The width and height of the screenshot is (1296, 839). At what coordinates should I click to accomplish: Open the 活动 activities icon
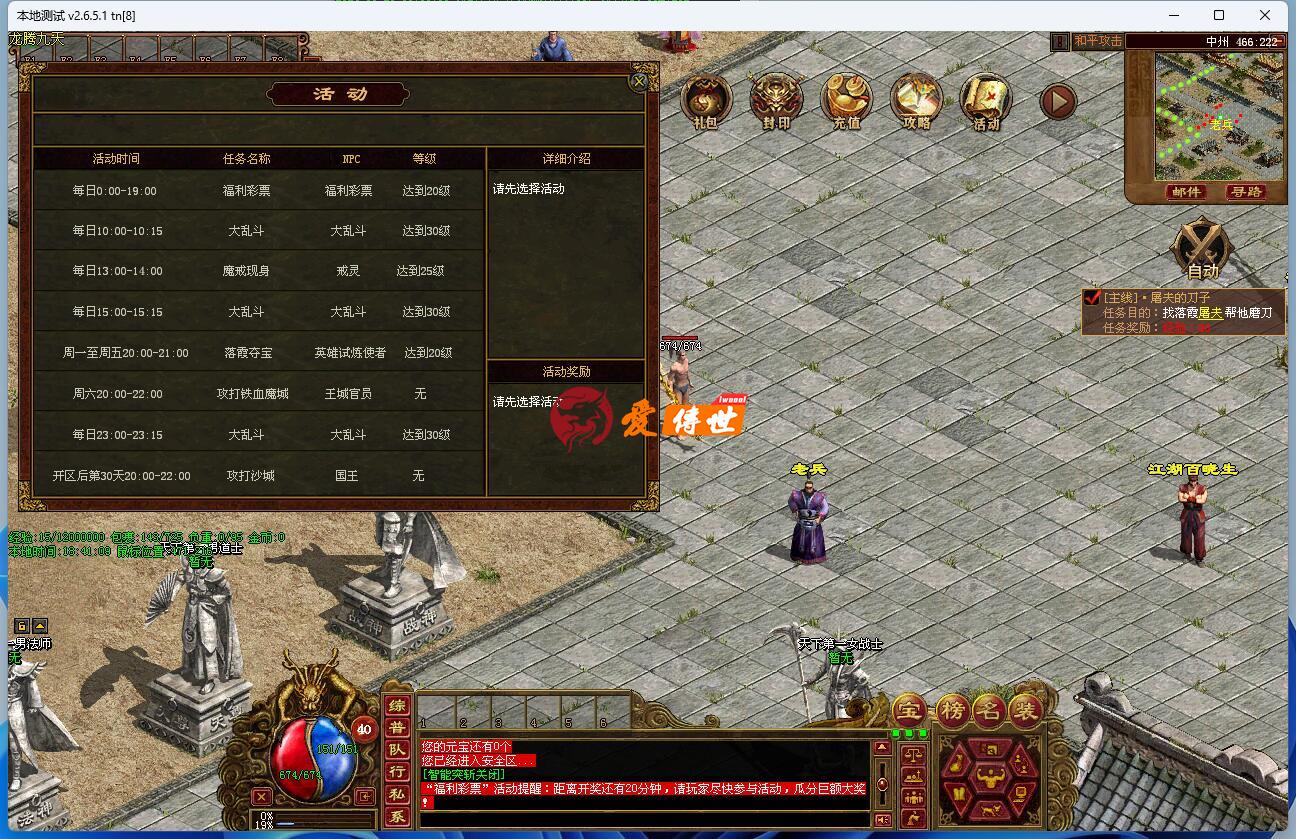[x=985, y=100]
